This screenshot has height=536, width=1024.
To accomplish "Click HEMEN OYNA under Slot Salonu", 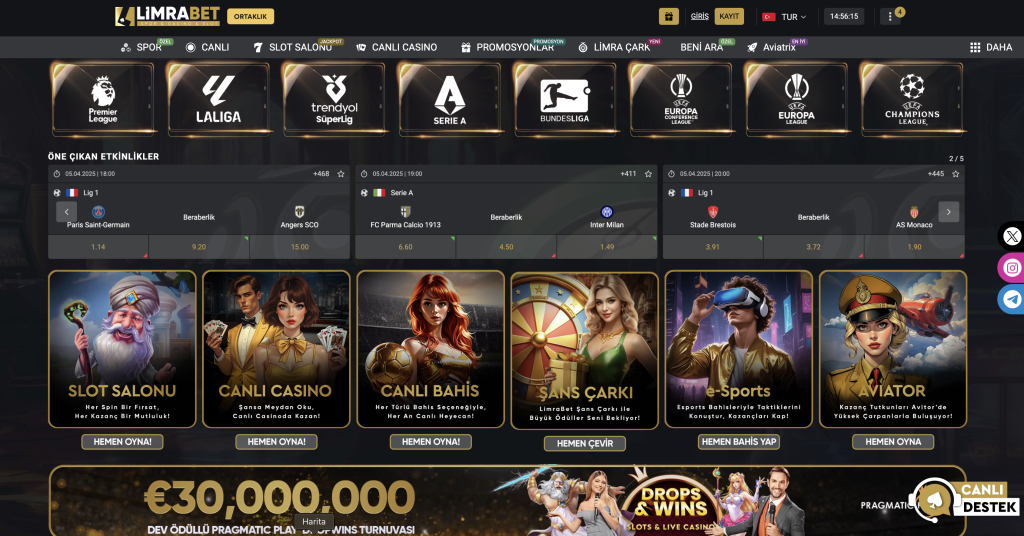I will pos(123,442).
